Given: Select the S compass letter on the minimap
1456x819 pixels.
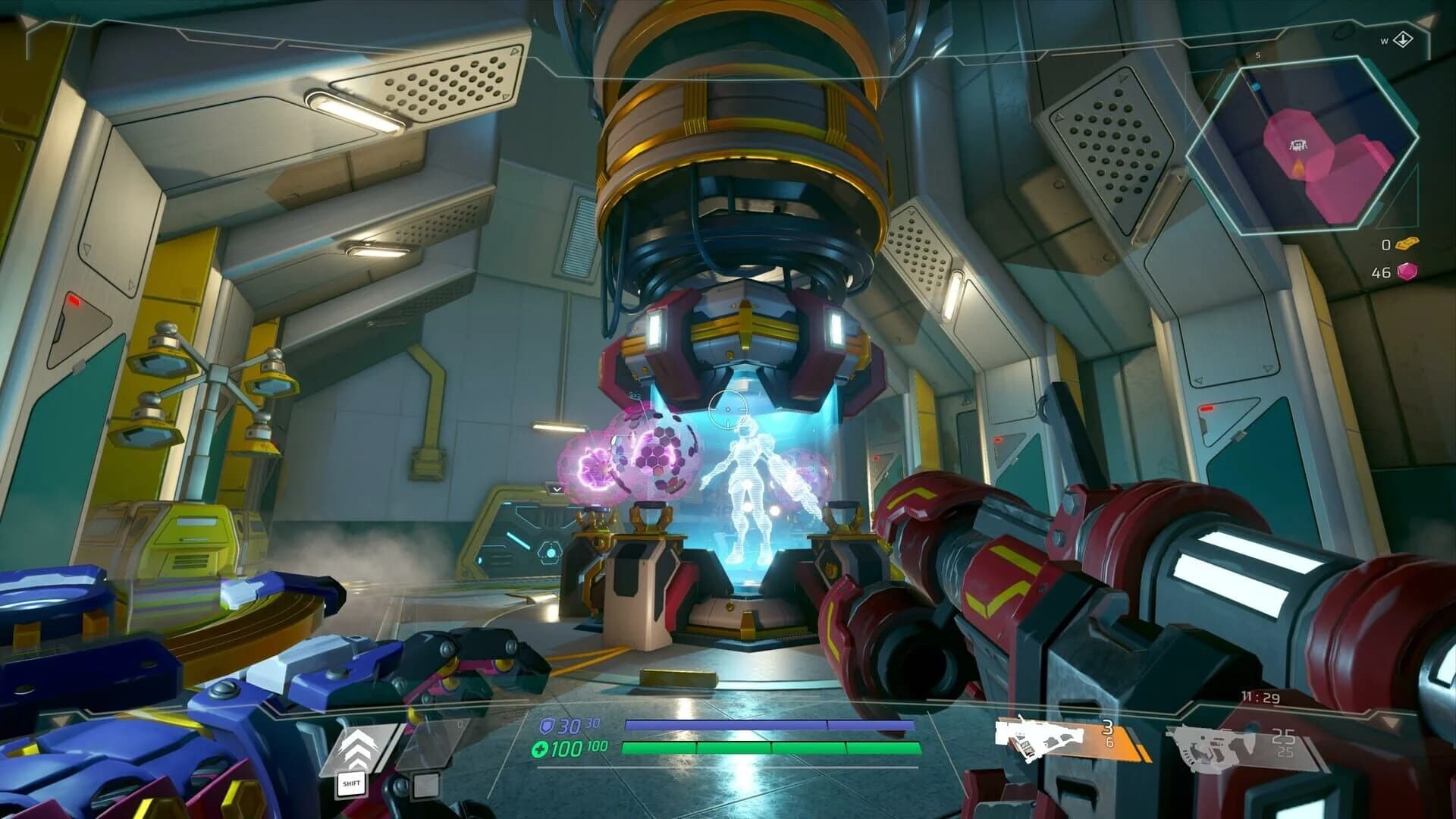Looking at the screenshot, I should coord(1257,55).
